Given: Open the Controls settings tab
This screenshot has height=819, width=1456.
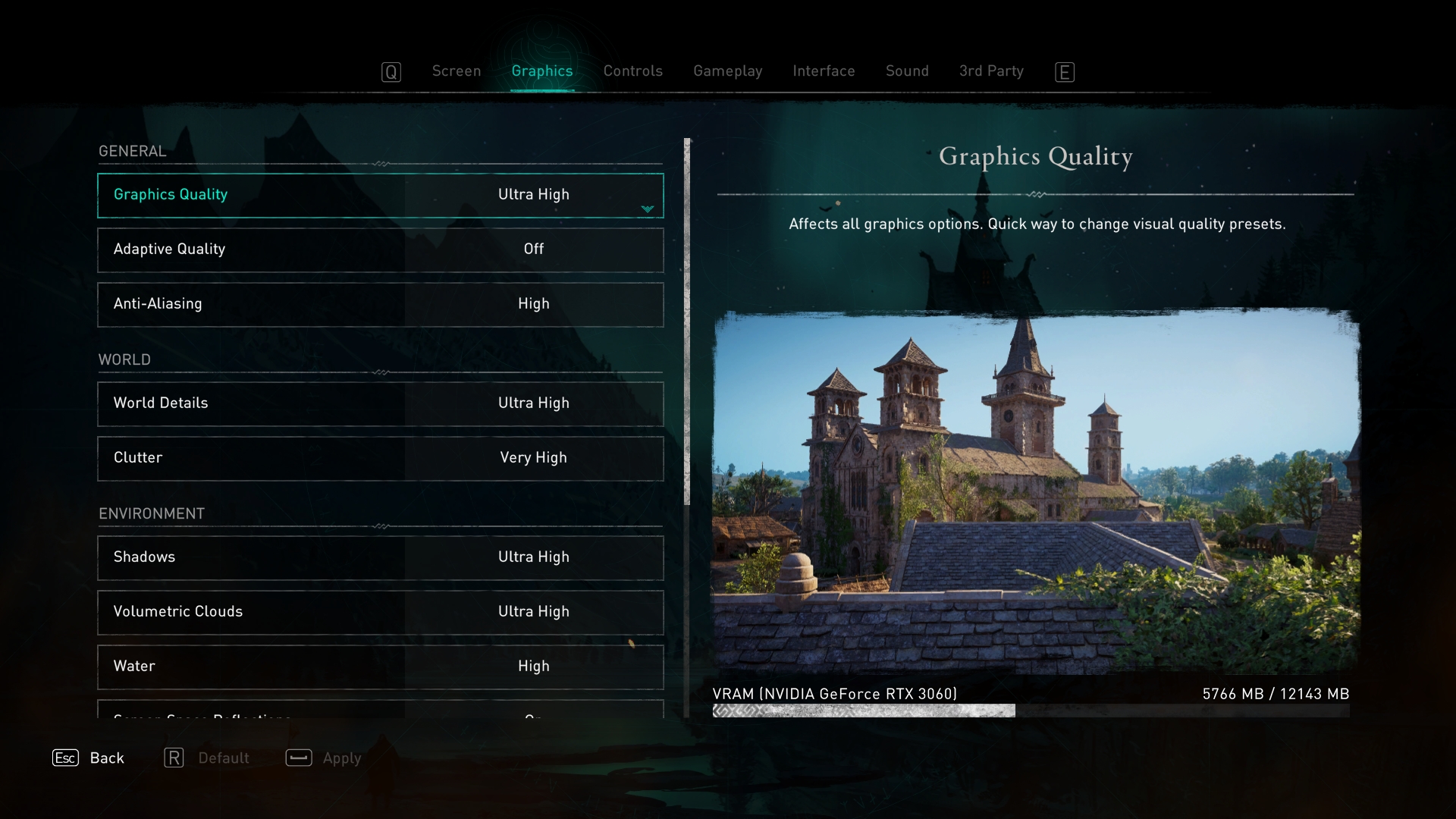Looking at the screenshot, I should point(632,71).
